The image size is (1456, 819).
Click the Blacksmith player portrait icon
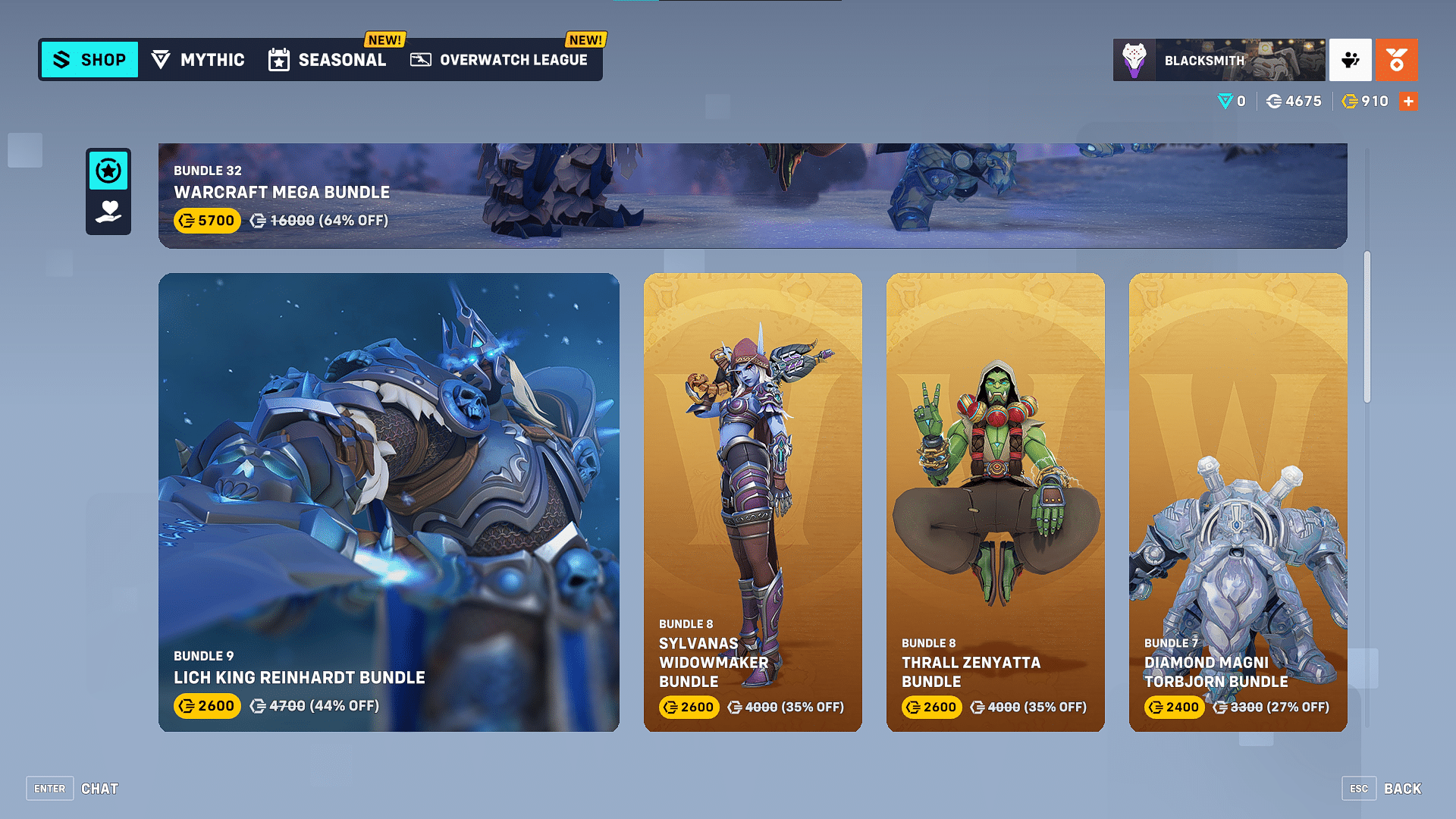click(1133, 59)
